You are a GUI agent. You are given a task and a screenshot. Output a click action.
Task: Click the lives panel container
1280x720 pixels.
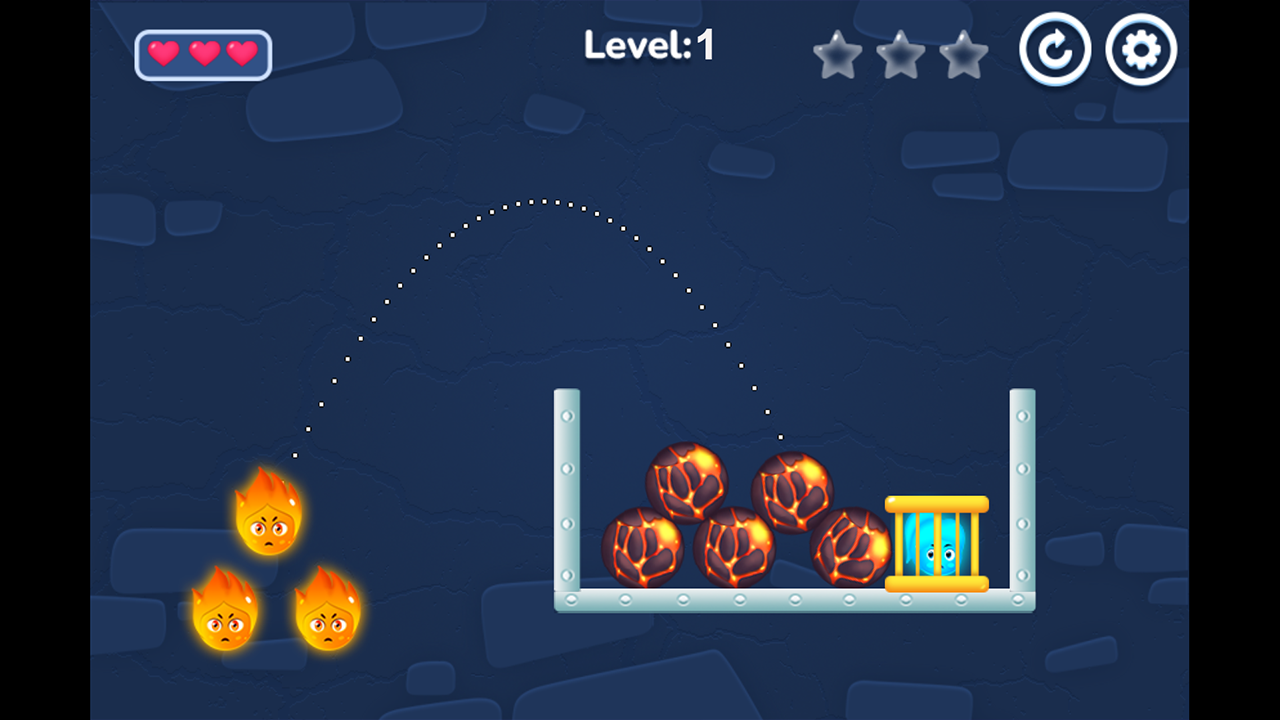pyautogui.click(x=203, y=54)
